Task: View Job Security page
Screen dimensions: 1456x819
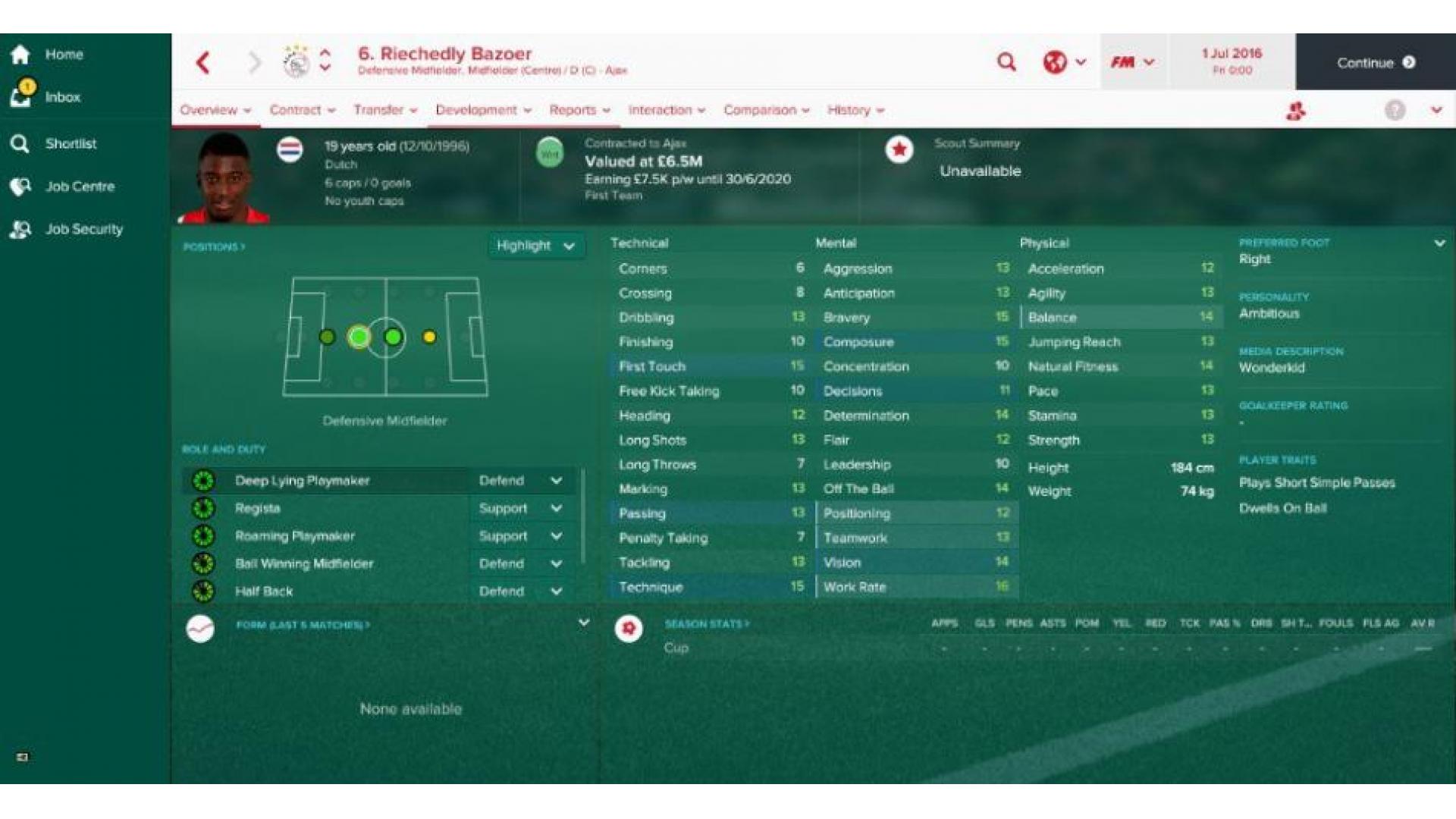Action: click(x=83, y=229)
